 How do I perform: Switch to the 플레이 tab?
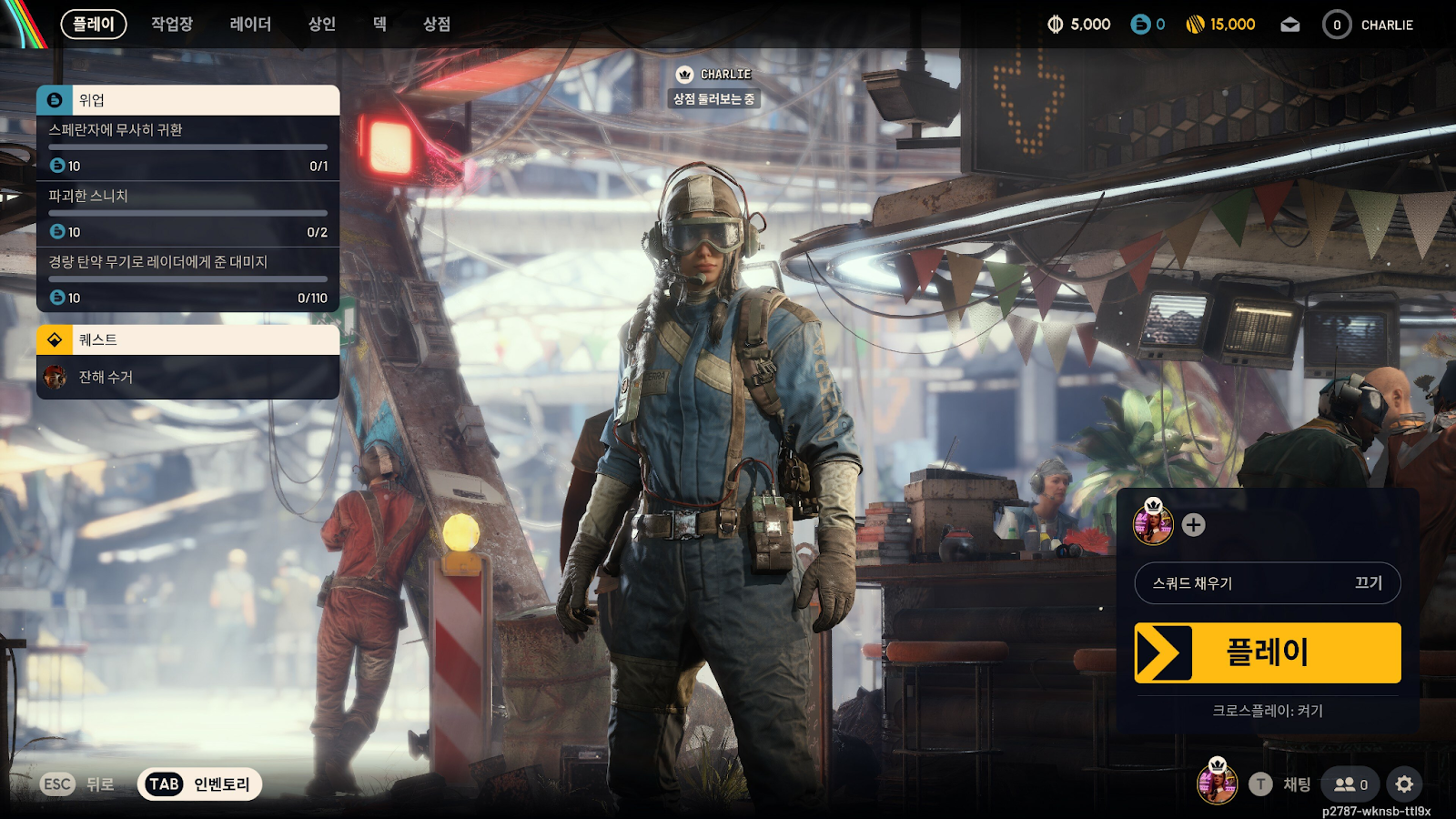[x=94, y=25]
